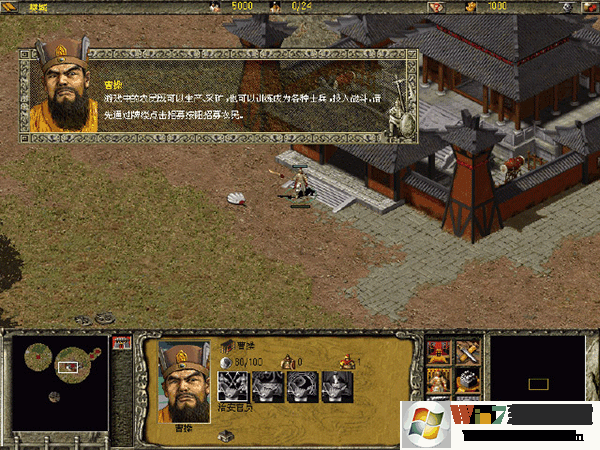Select the first helmeted officer portrait slot
Image resolution: width=600 pixels, height=450 pixels.
232,386
